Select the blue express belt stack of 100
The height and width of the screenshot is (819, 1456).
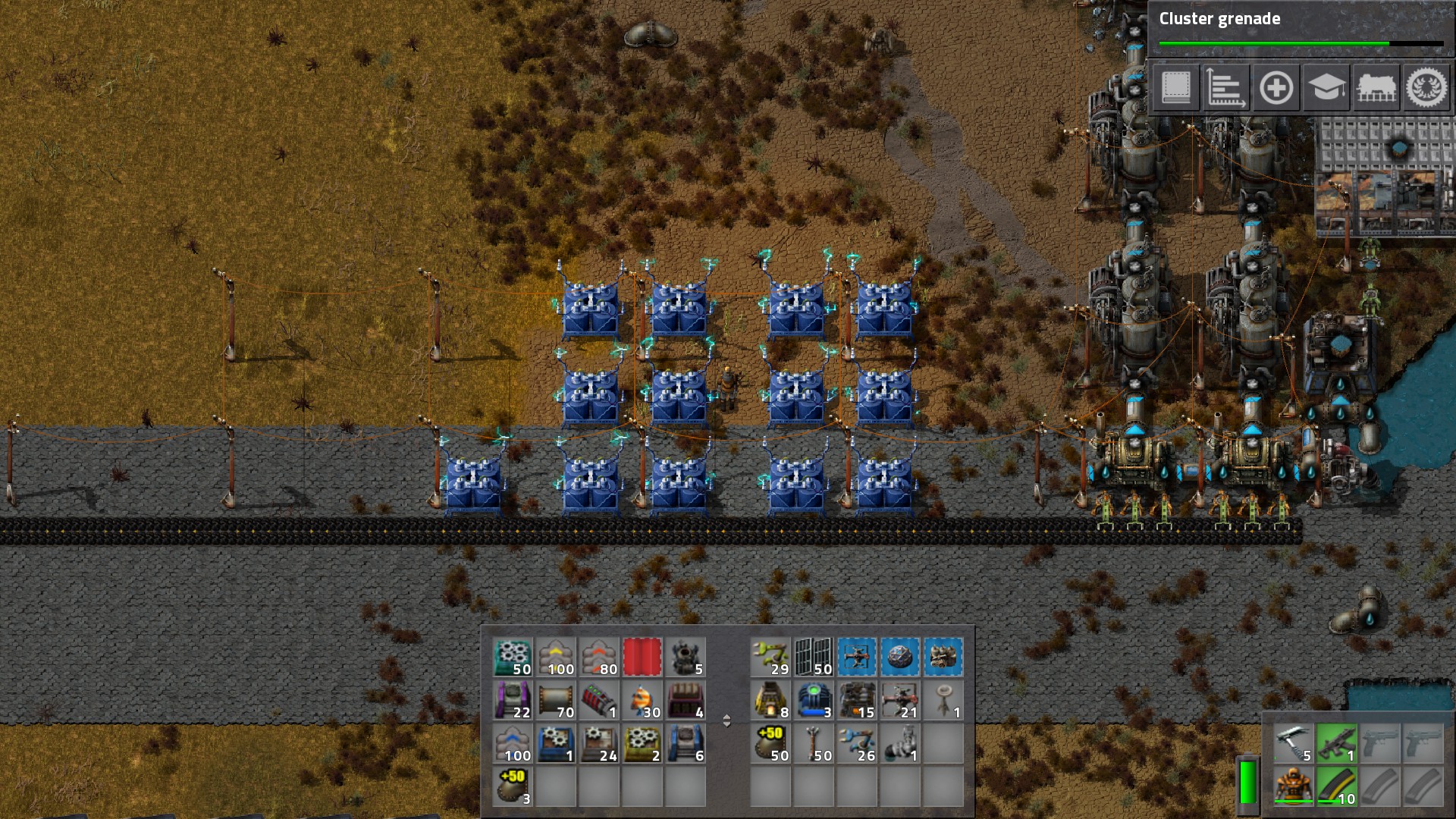513,743
